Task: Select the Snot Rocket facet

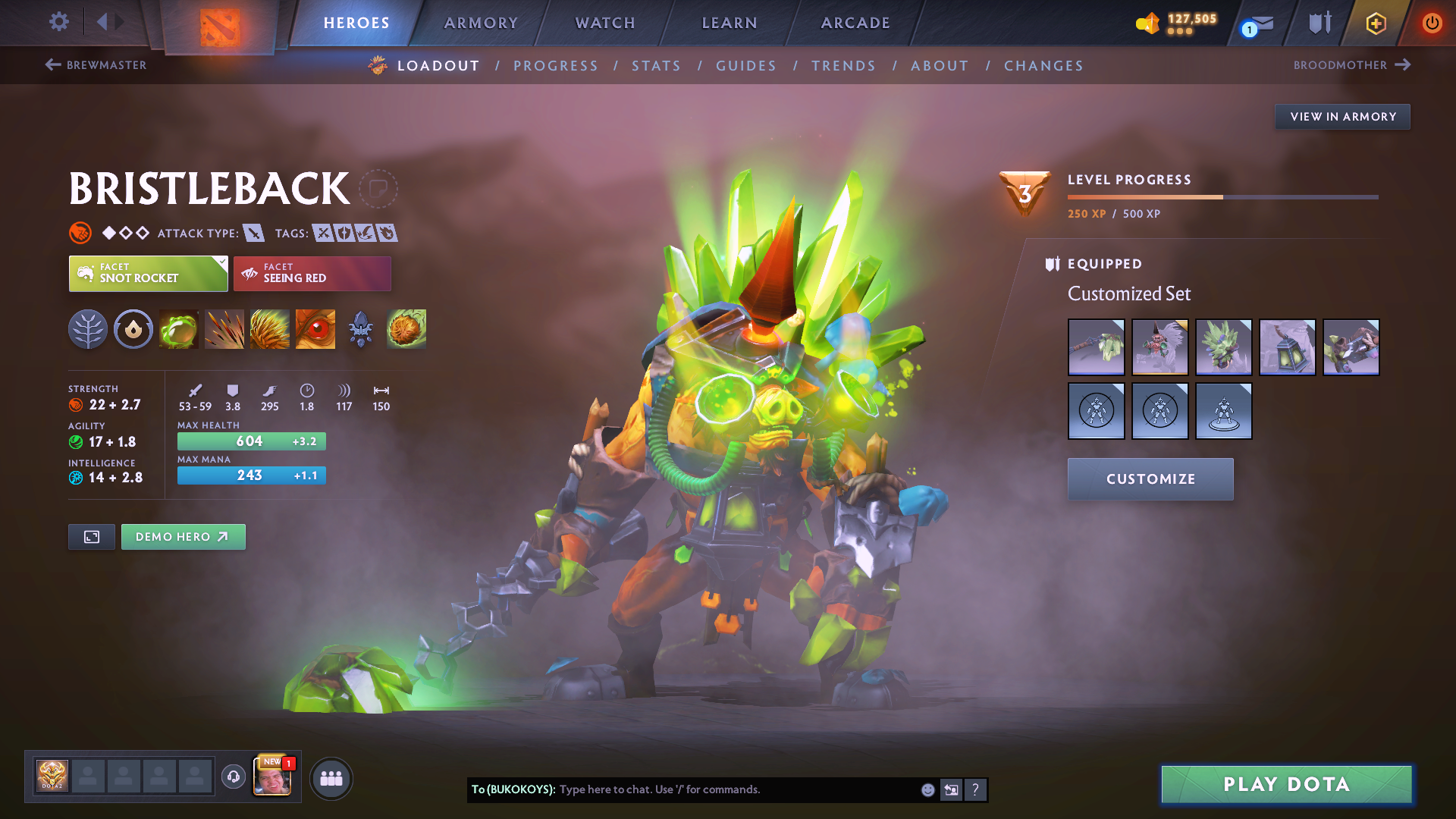Action: 148,274
